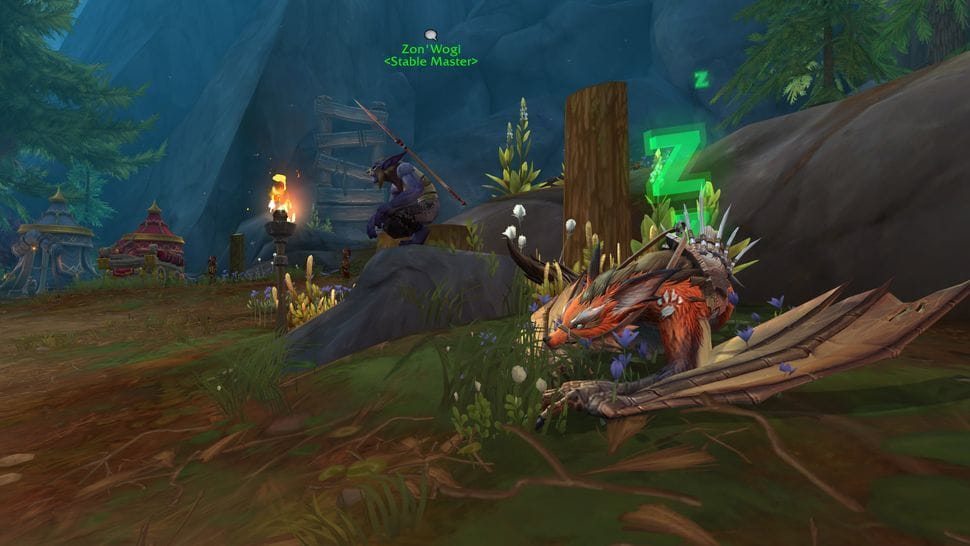
Task: Select the Zon'Wogi Stable Master nameplate
Action: 431,54
